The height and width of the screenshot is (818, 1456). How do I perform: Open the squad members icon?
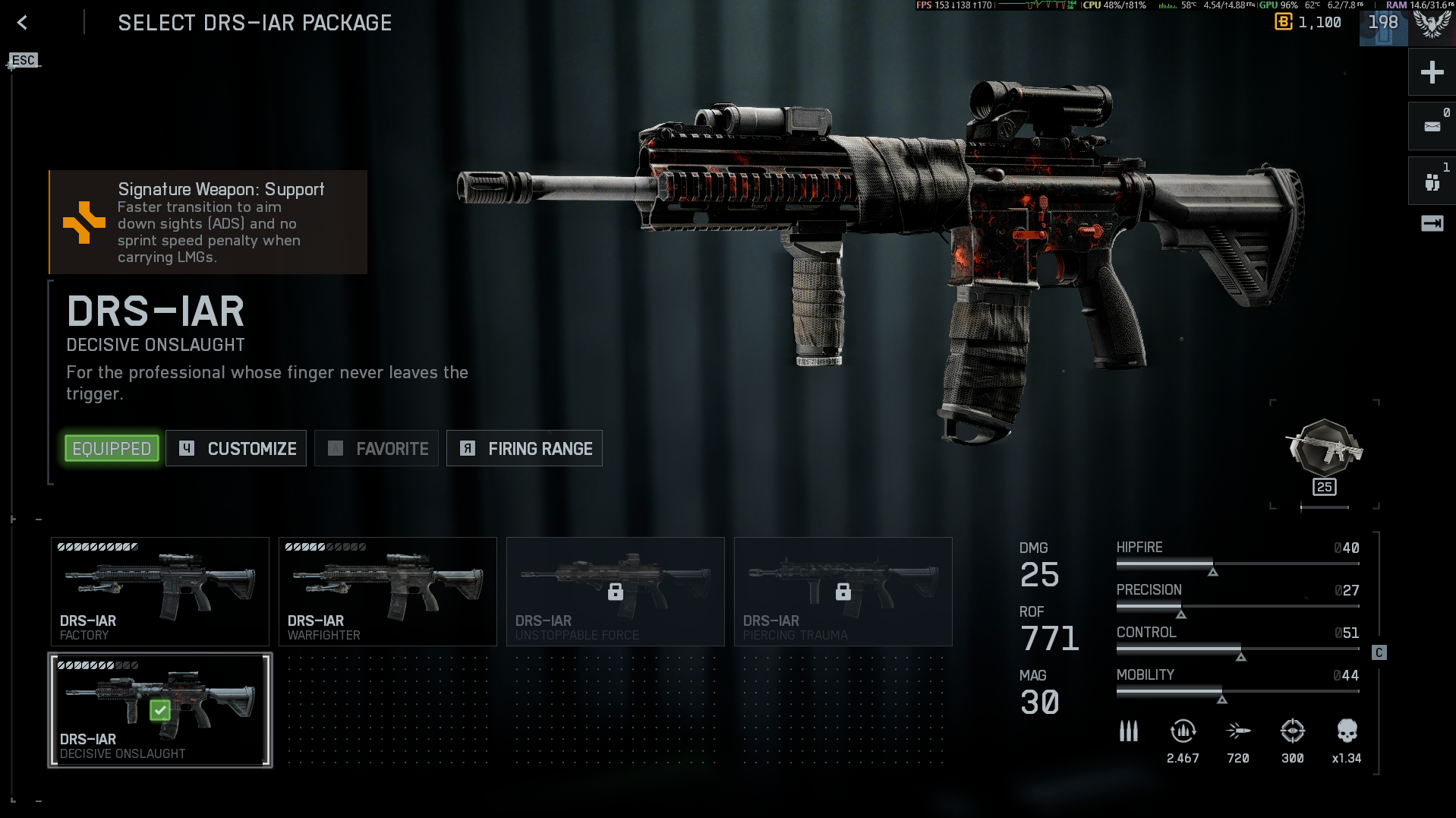tap(1432, 182)
